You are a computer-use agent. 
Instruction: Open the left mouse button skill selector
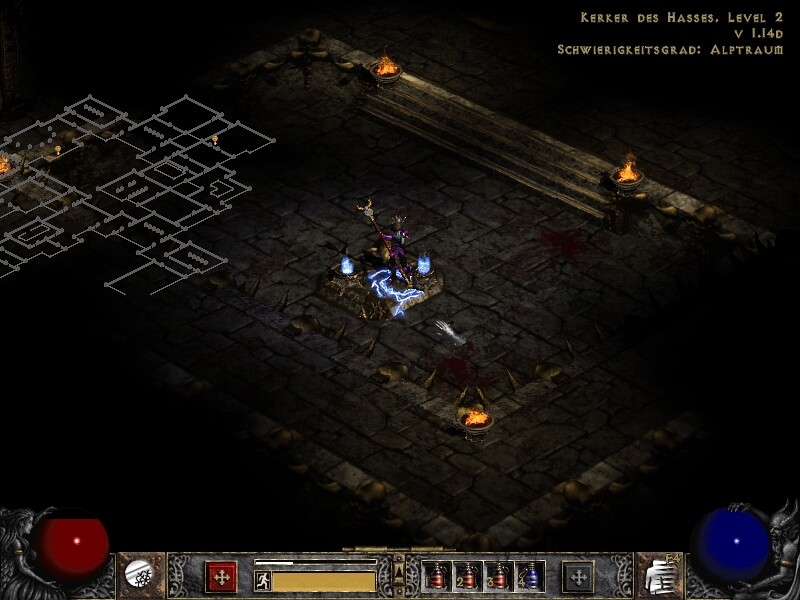140,575
